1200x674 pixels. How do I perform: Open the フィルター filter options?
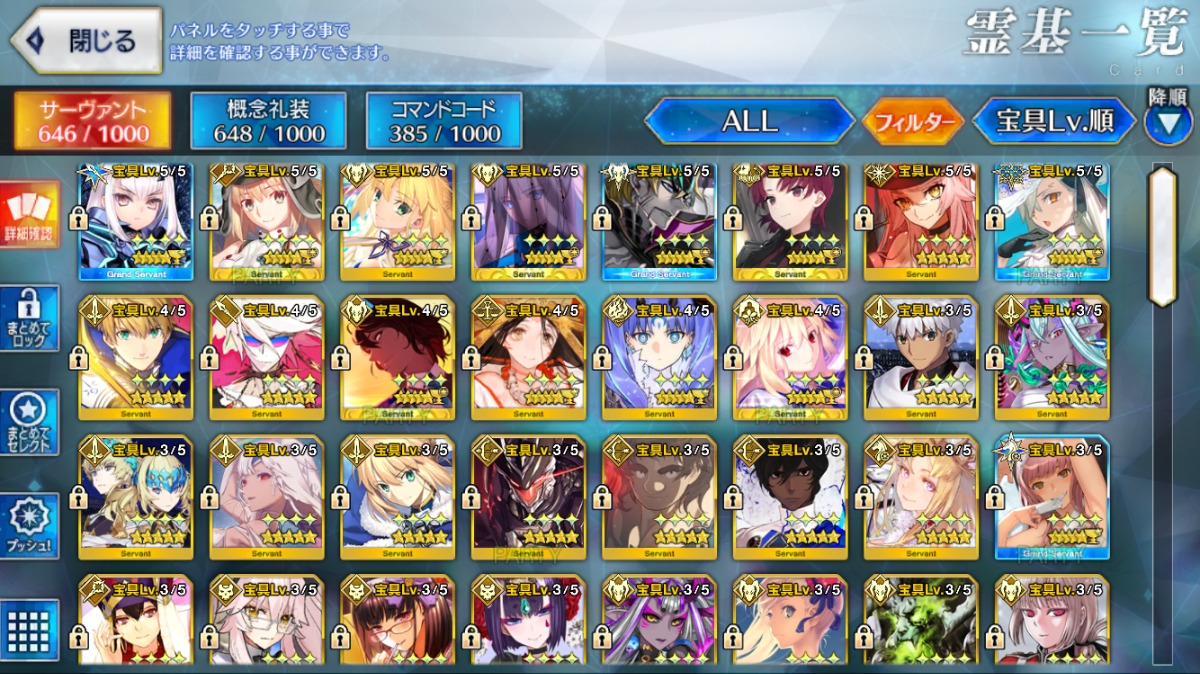tap(913, 122)
